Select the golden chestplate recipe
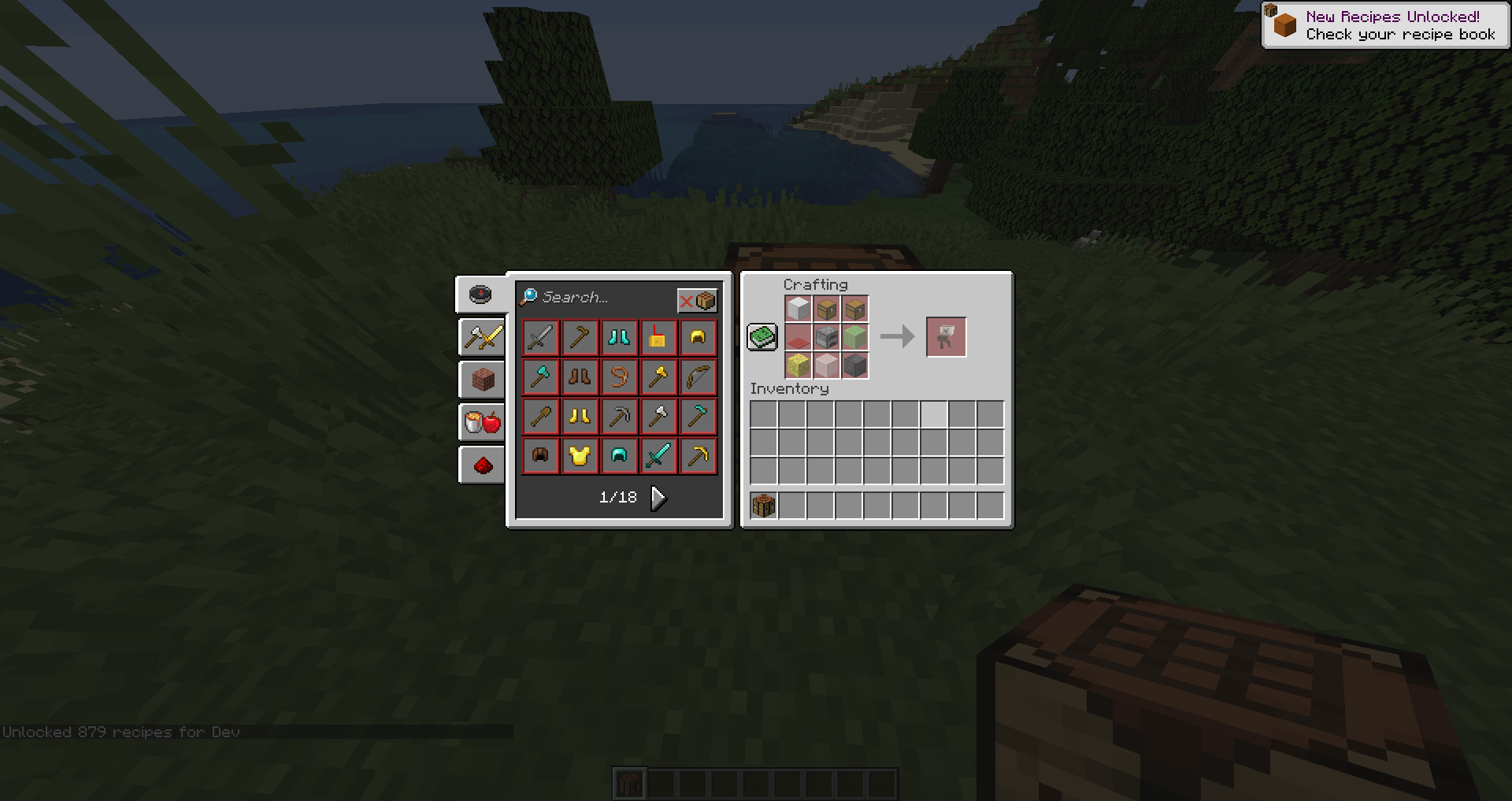The width and height of the screenshot is (1512, 801). (x=580, y=455)
